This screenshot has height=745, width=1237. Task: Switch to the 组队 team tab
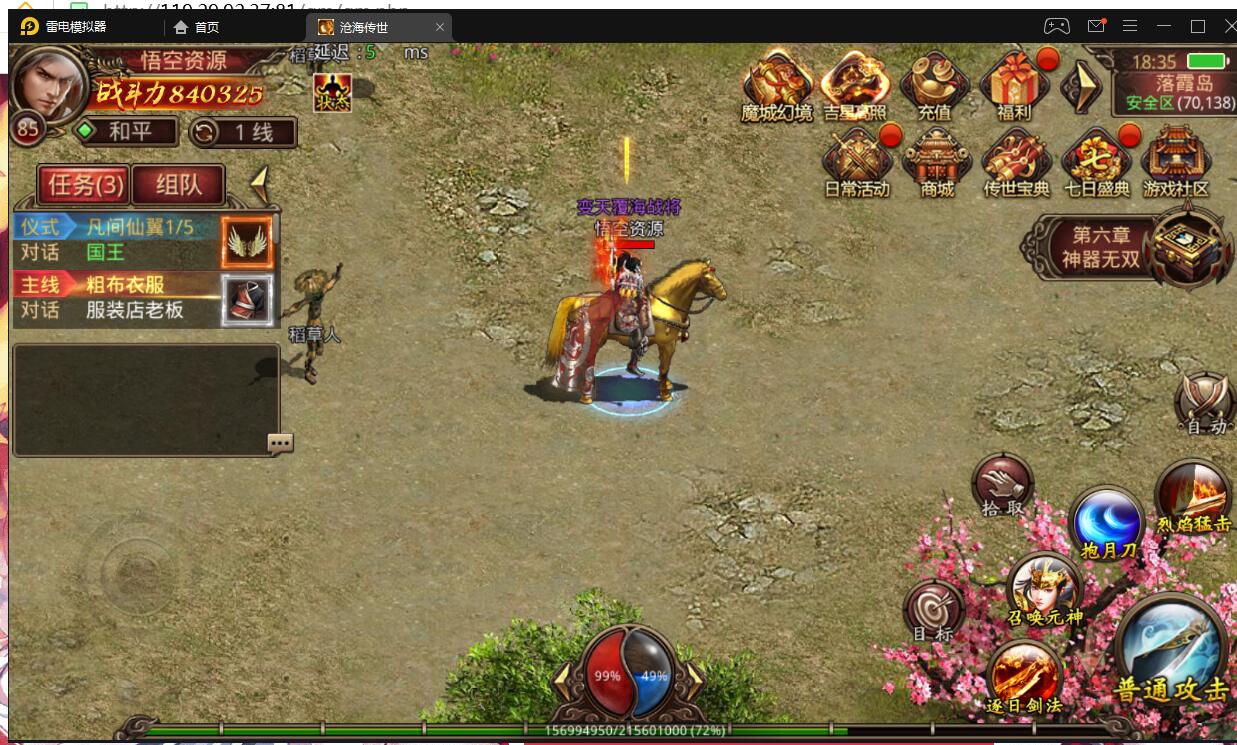click(178, 185)
